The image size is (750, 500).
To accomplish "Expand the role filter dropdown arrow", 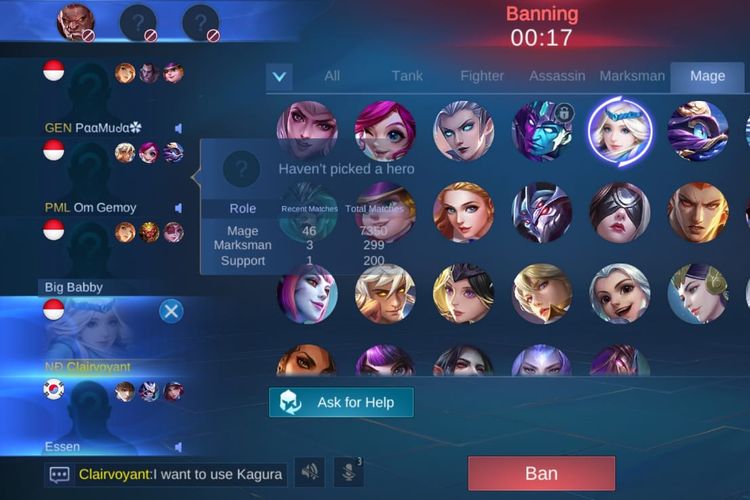I will pyautogui.click(x=280, y=76).
